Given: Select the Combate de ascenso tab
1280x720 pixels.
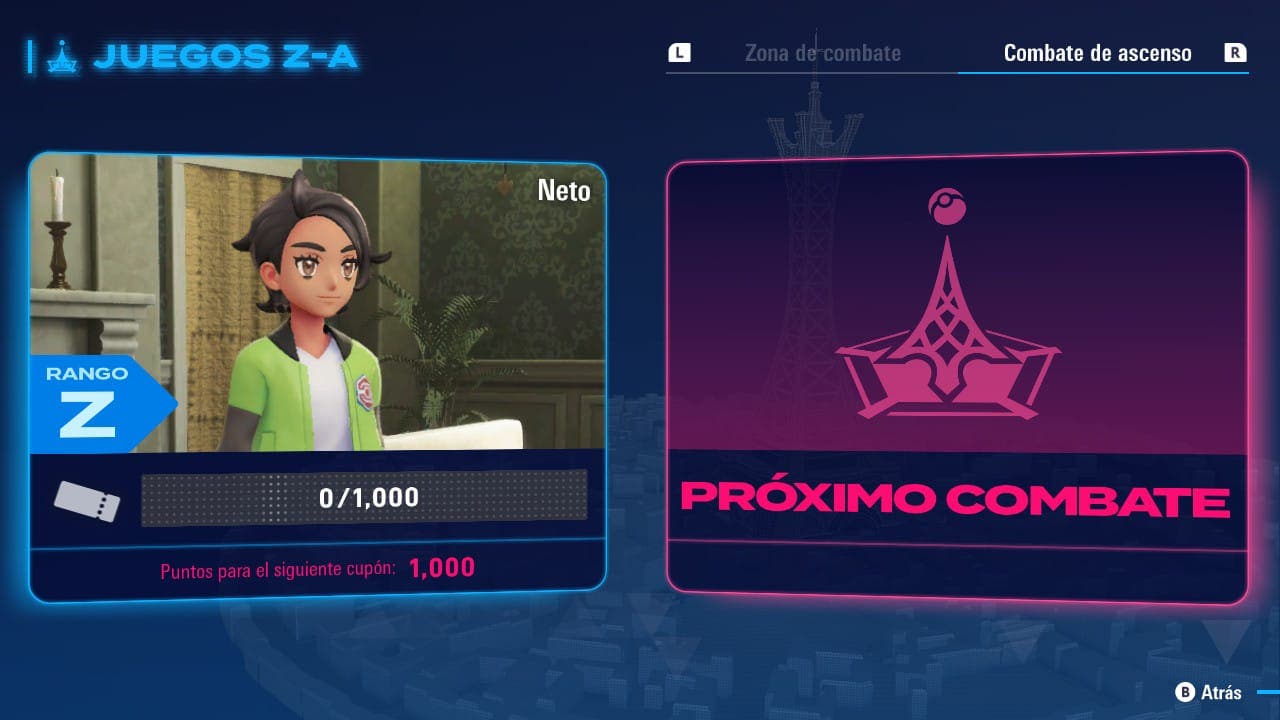Looking at the screenshot, I should [x=1097, y=53].
